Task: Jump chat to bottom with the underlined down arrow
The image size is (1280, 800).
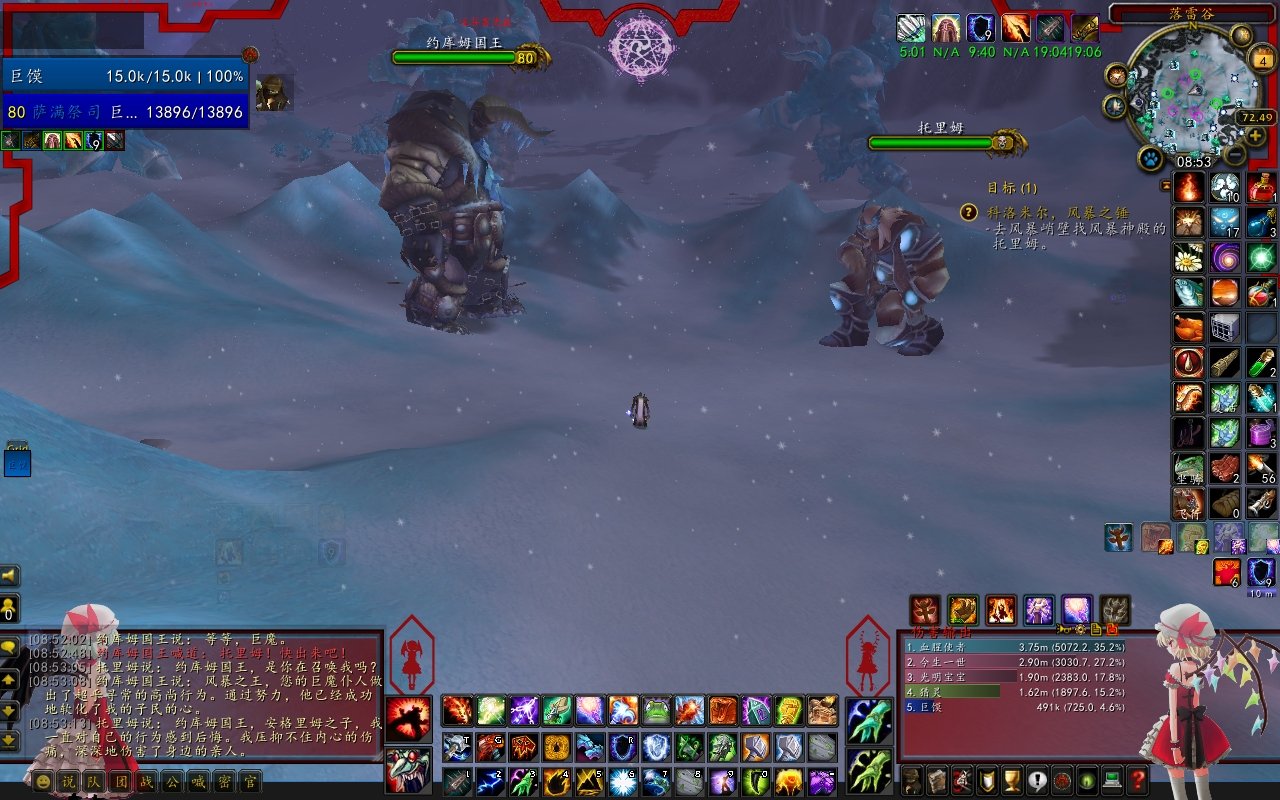Action: click(10, 740)
